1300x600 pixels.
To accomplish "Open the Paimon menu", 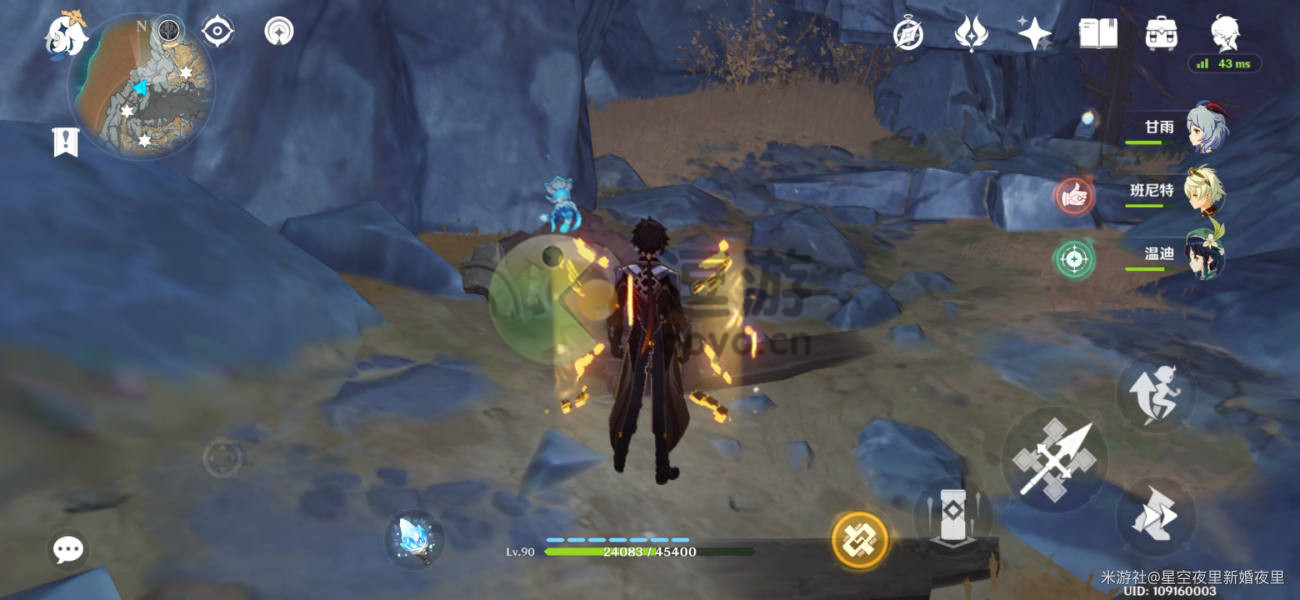I will point(66,35).
